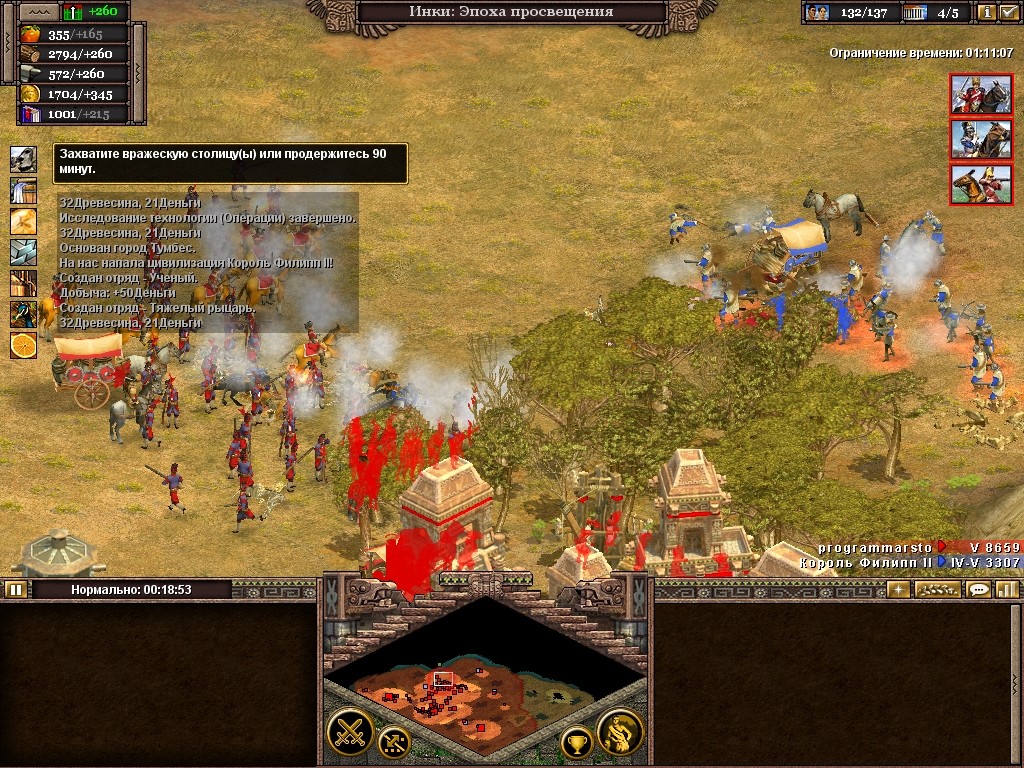Image resolution: width=1024 pixels, height=768 pixels.
Task: Select the blue-armored cavalry portrait
Action: pyautogui.click(x=974, y=139)
